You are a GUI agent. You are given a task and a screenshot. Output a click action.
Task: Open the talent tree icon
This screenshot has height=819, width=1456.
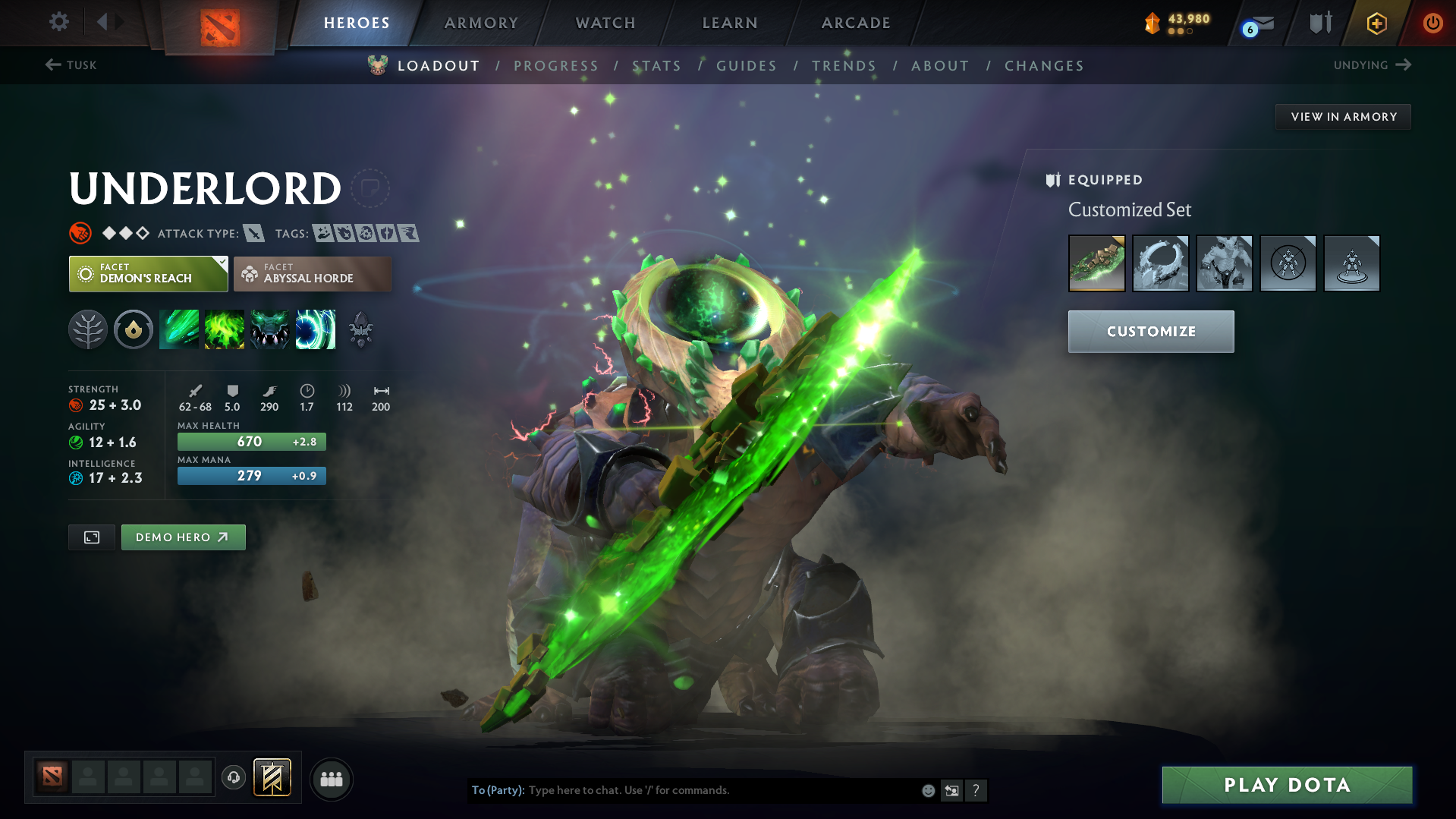click(88, 329)
